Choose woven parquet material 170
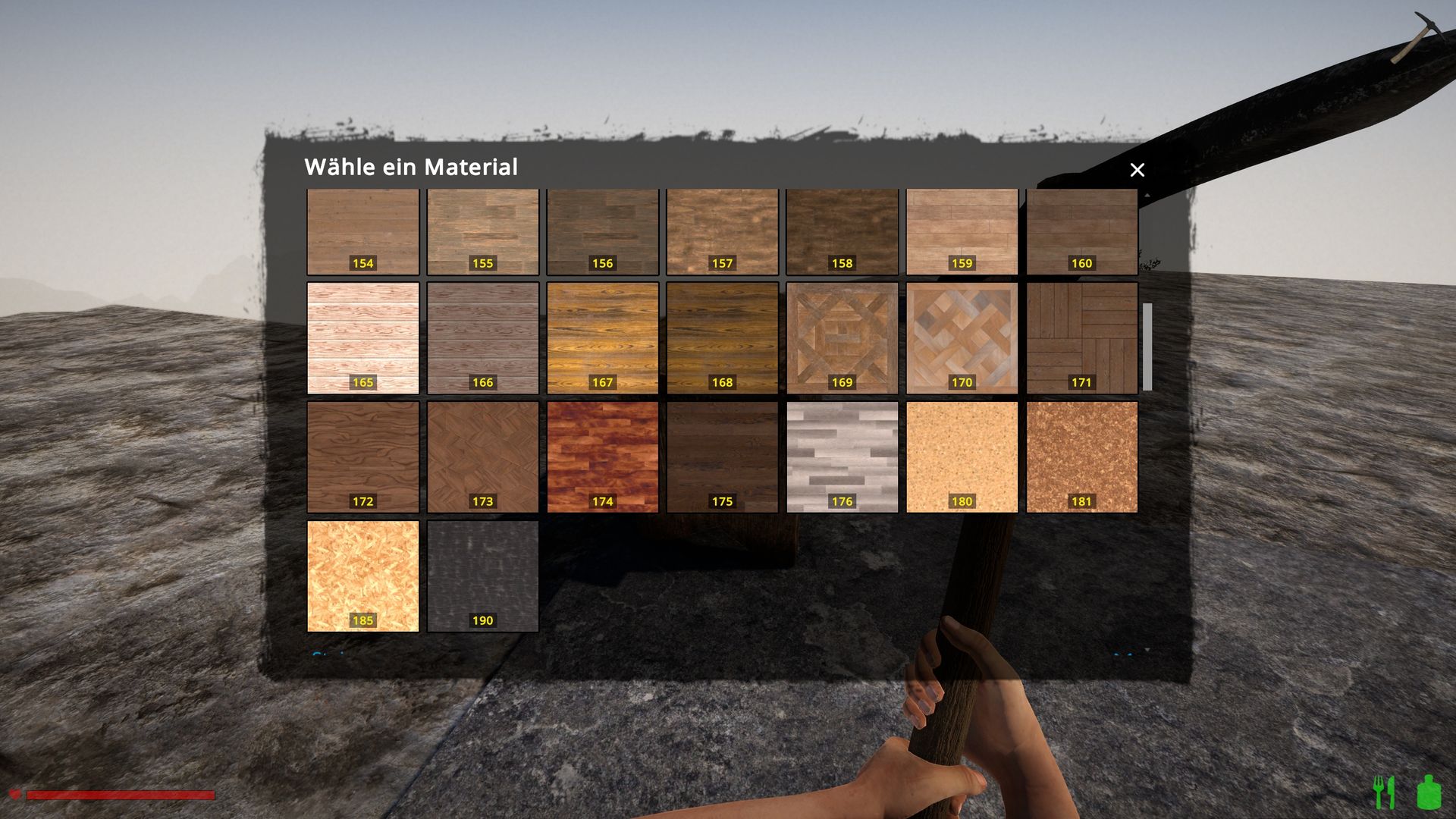Viewport: 1456px width, 819px height. coord(962,337)
